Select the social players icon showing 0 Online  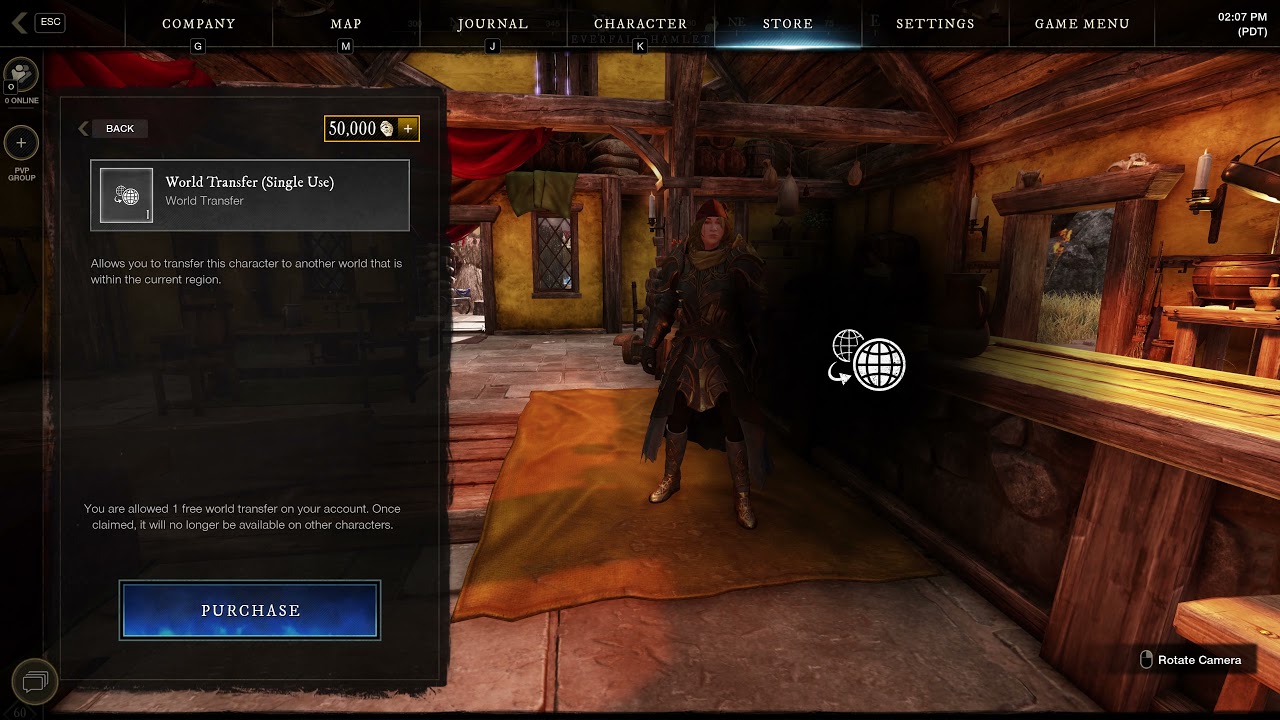(21, 74)
